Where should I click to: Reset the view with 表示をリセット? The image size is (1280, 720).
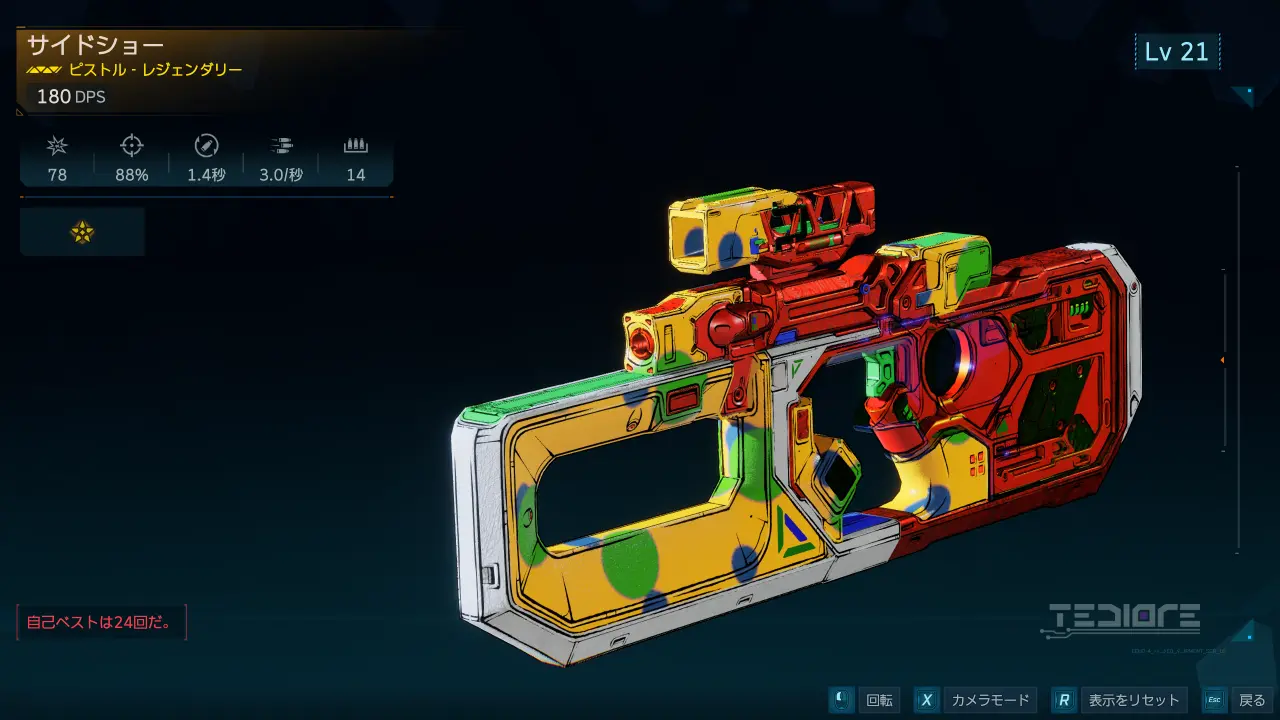(1121, 700)
